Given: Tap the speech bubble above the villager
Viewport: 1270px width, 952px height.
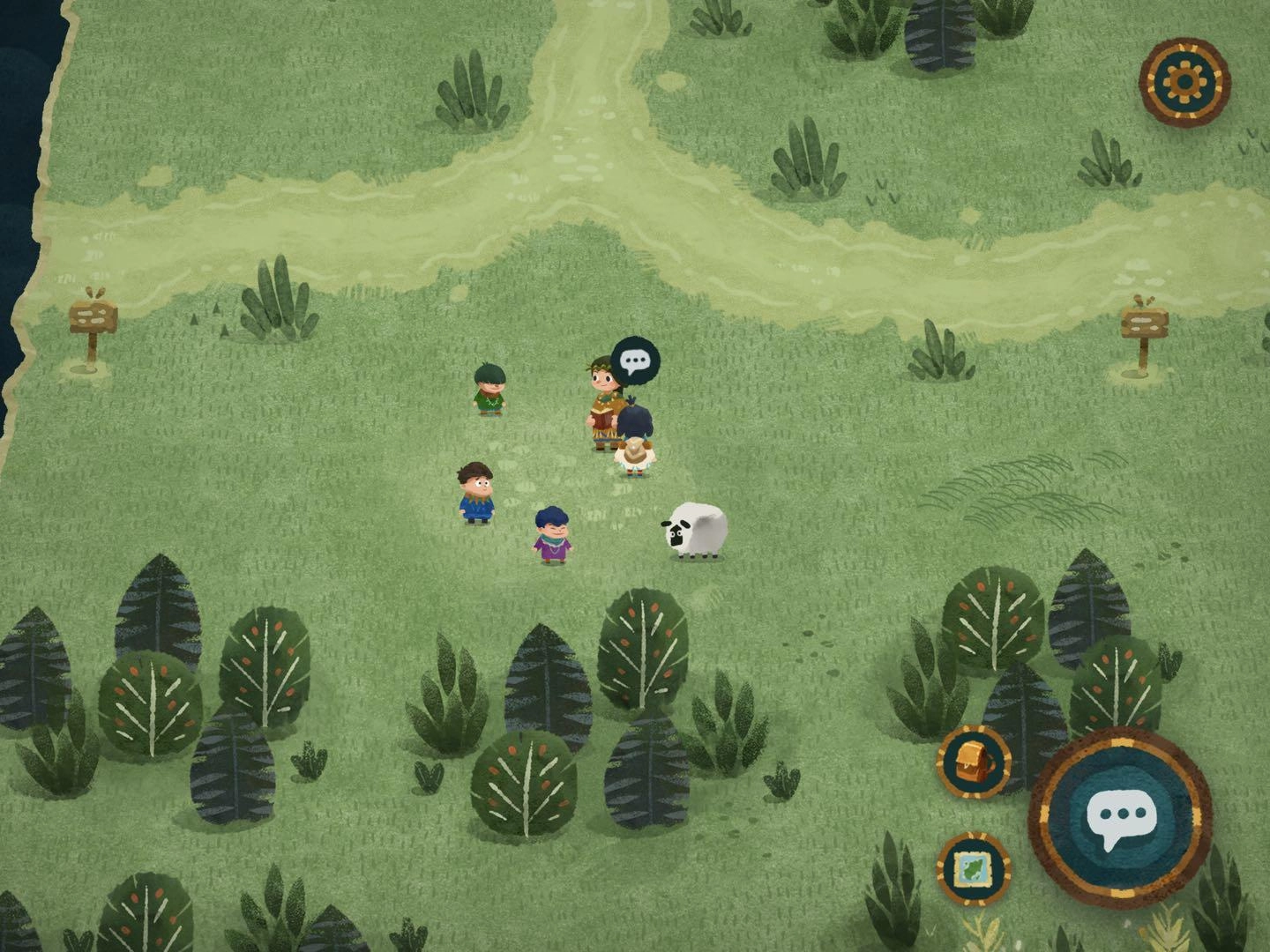Looking at the screenshot, I should point(635,361).
